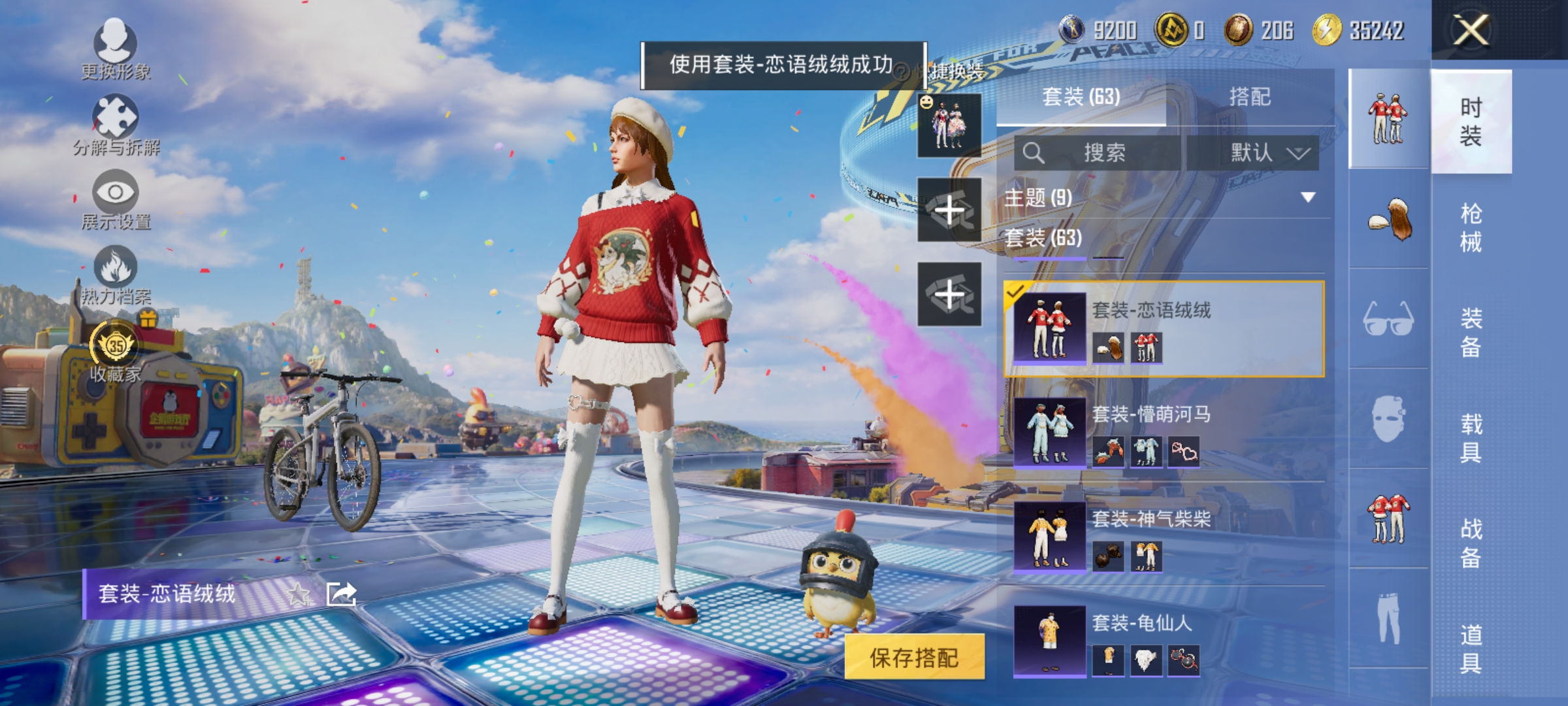Open the 更换形象 character change panel

(116, 47)
